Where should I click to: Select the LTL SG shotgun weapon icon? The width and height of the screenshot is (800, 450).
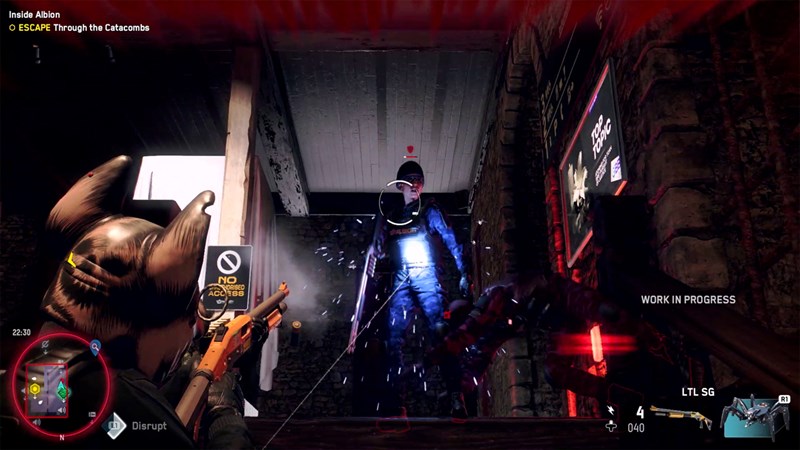679,416
